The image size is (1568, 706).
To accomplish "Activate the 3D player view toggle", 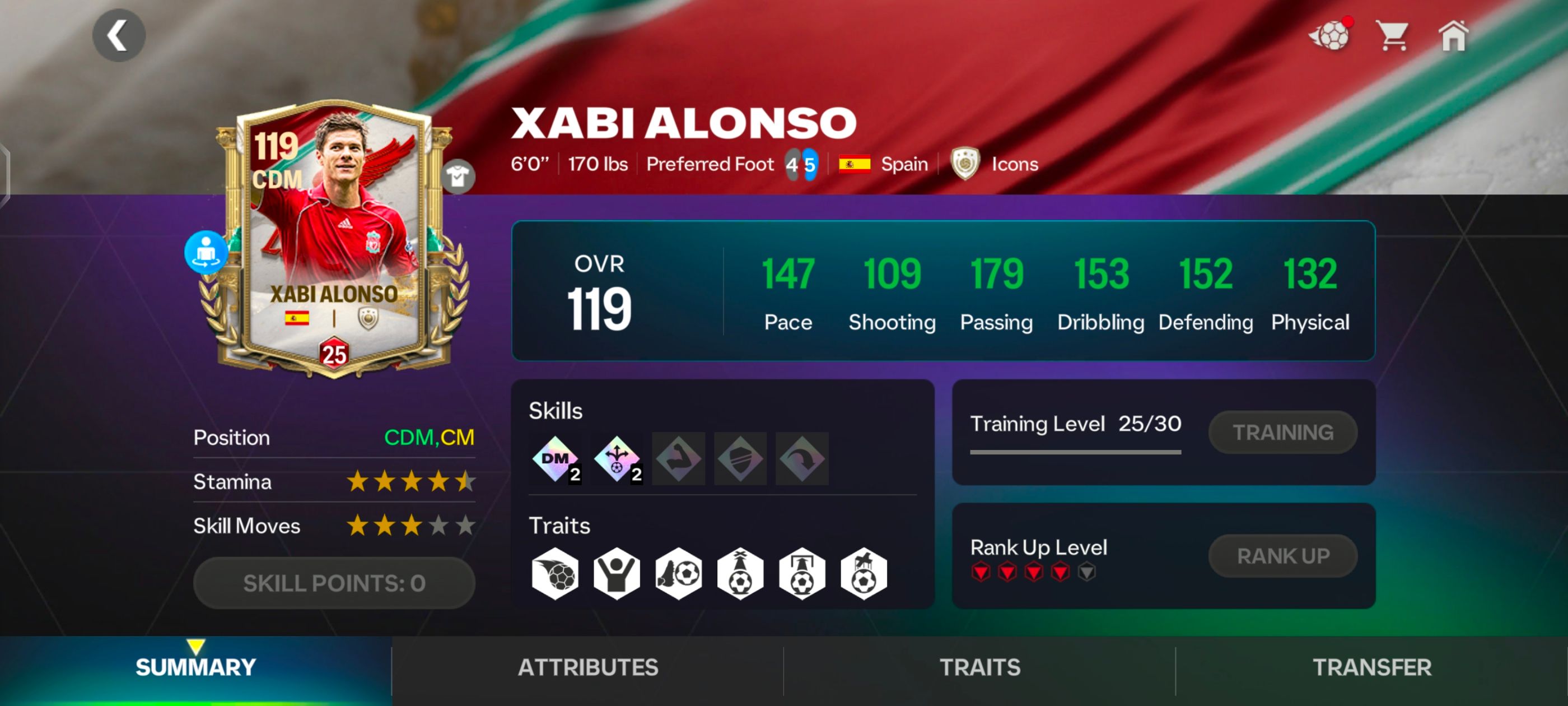I will [x=206, y=250].
